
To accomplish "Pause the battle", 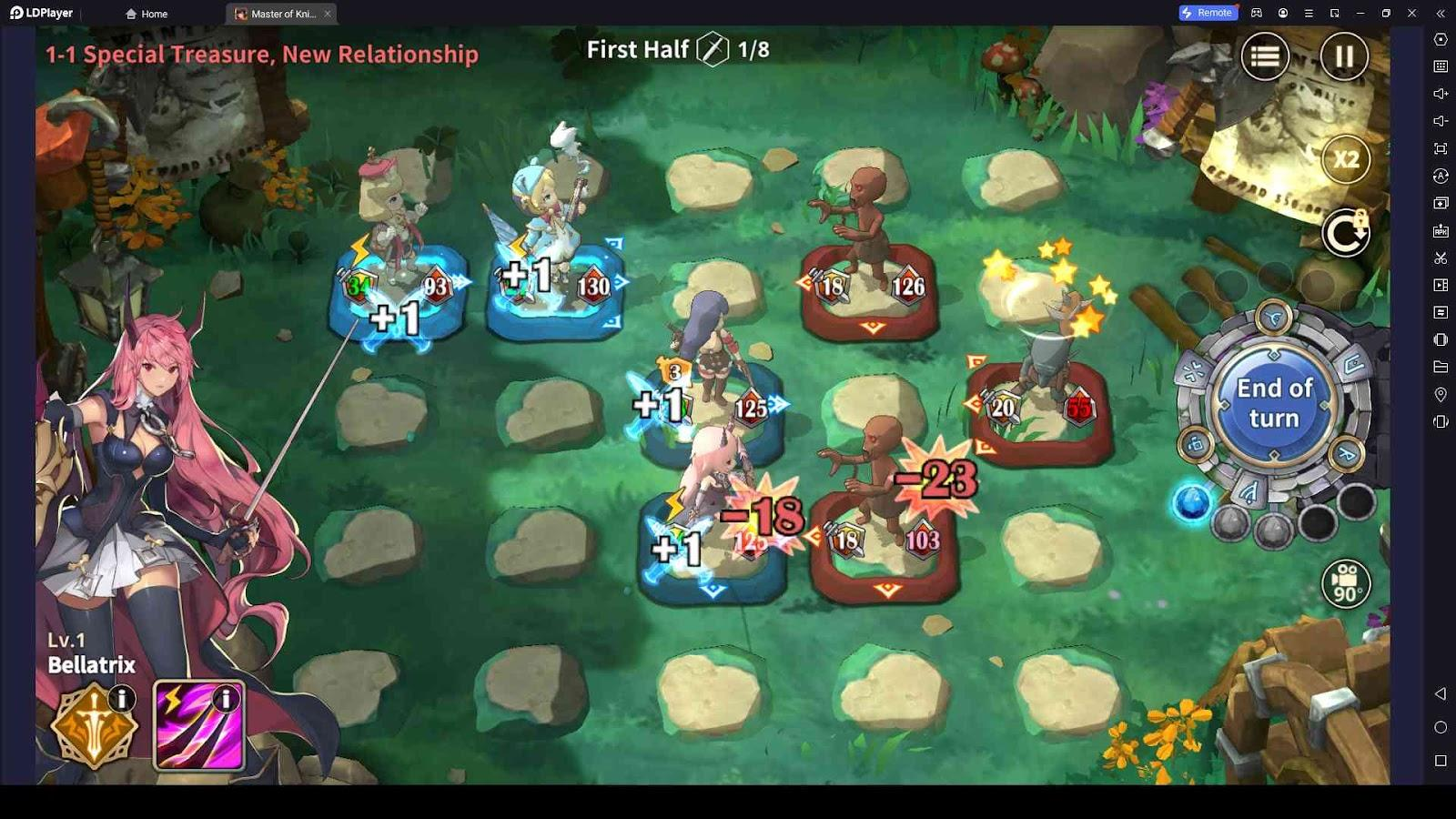I will pyautogui.click(x=1343, y=56).
